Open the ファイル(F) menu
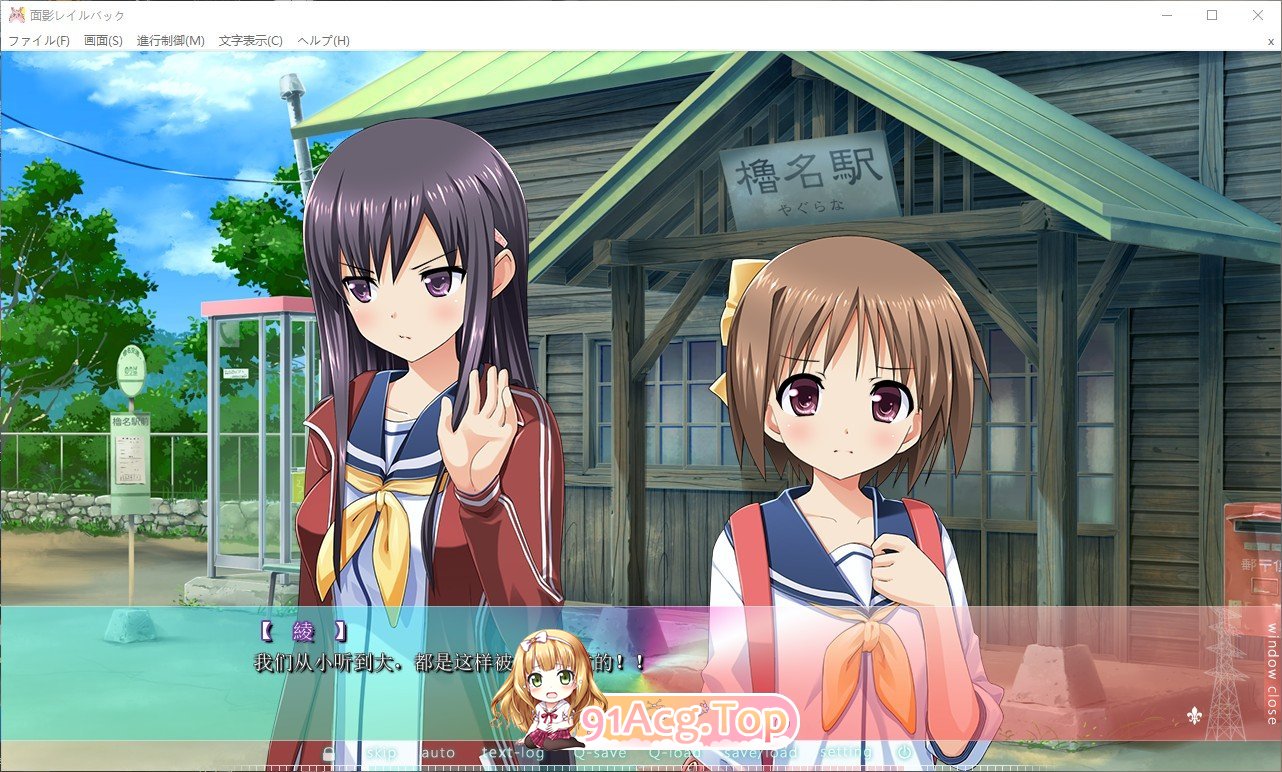1282x772 pixels. point(39,41)
